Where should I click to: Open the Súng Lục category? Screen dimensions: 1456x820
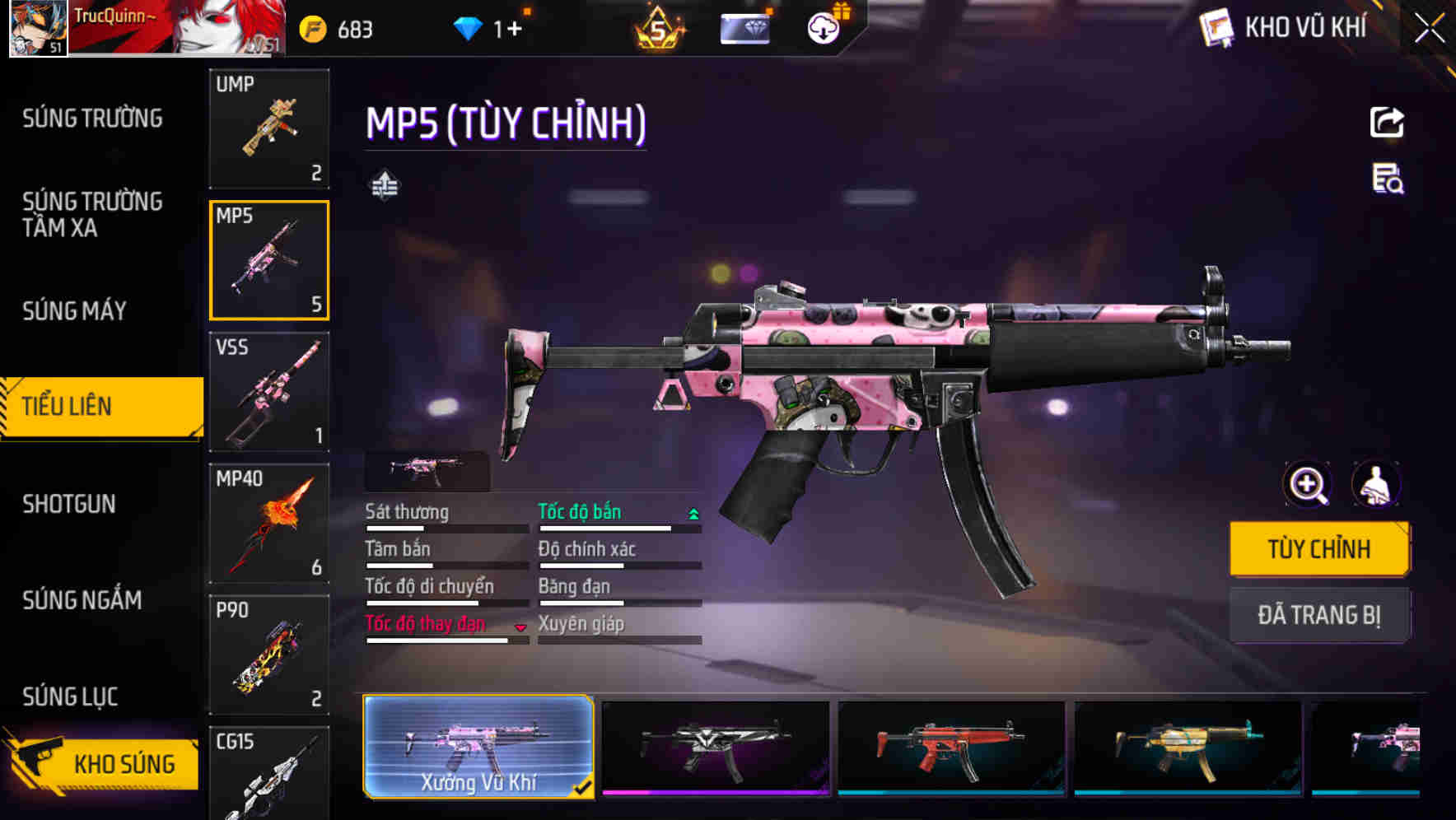pos(70,697)
